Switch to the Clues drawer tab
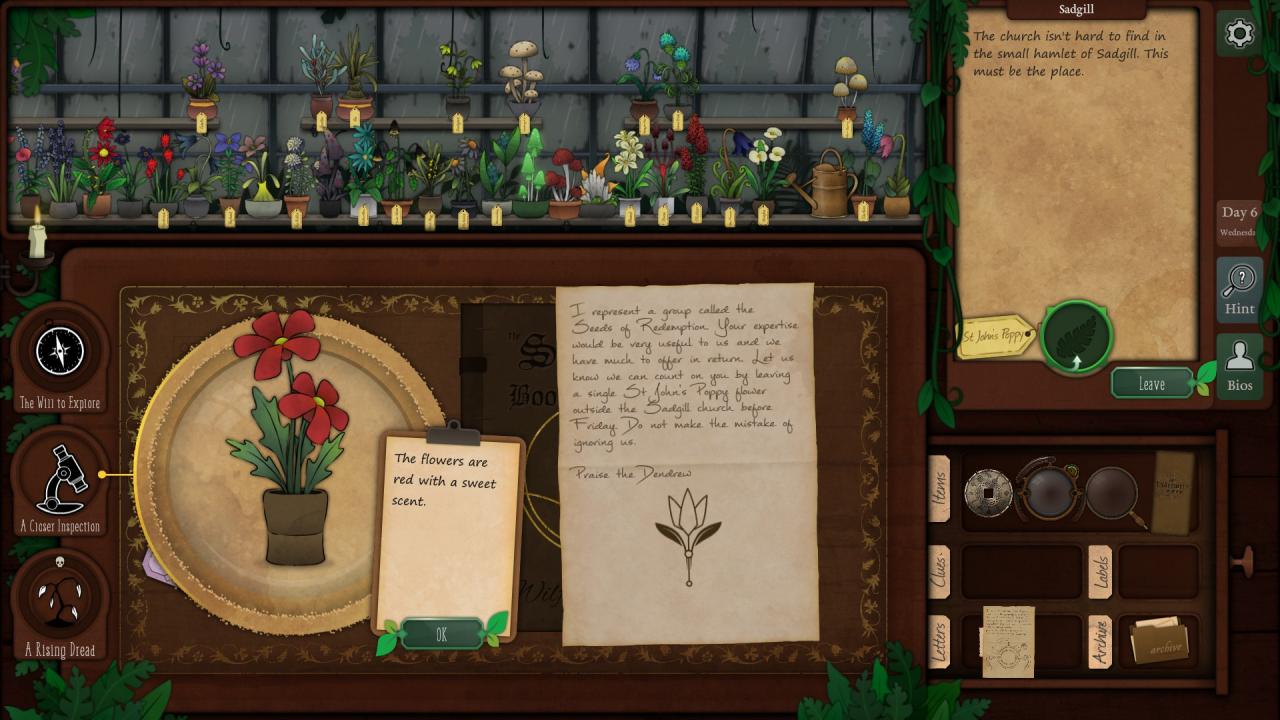The width and height of the screenshot is (1280, 720). (x=939, y=572)
